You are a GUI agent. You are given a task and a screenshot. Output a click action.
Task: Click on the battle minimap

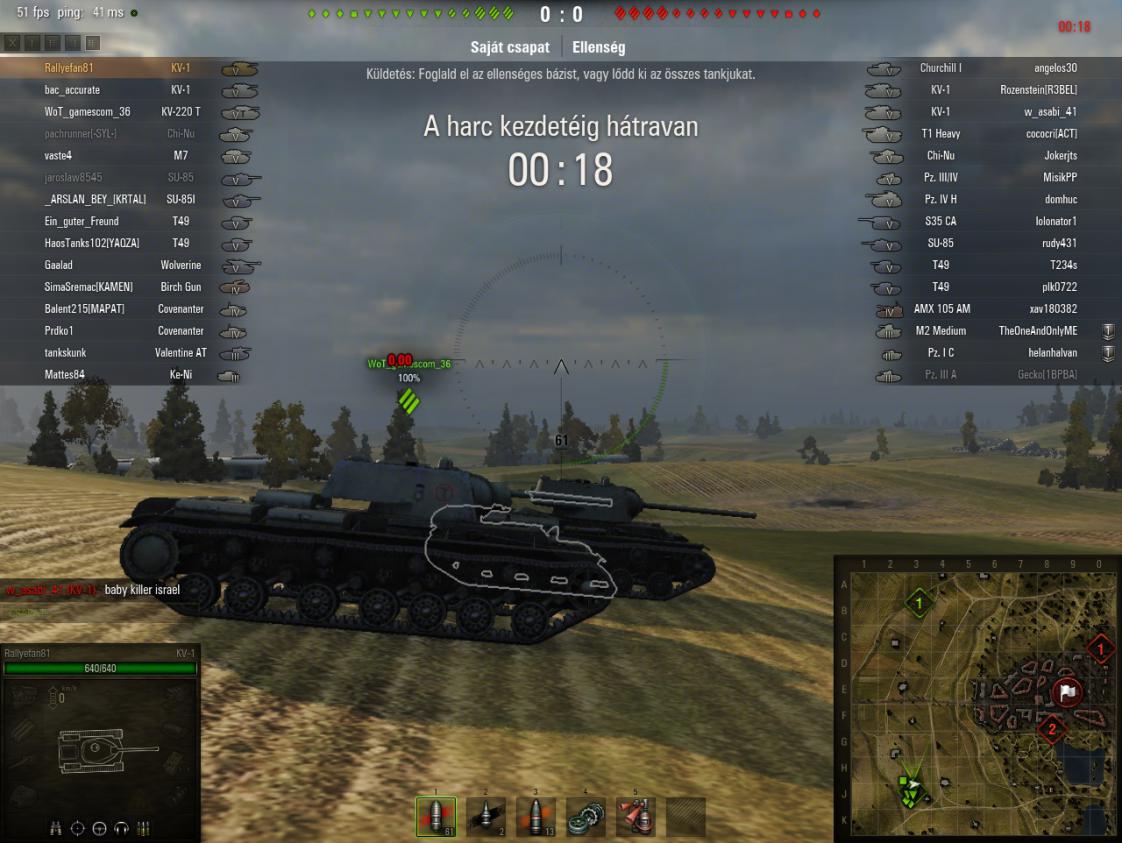[x=976, y=698]
